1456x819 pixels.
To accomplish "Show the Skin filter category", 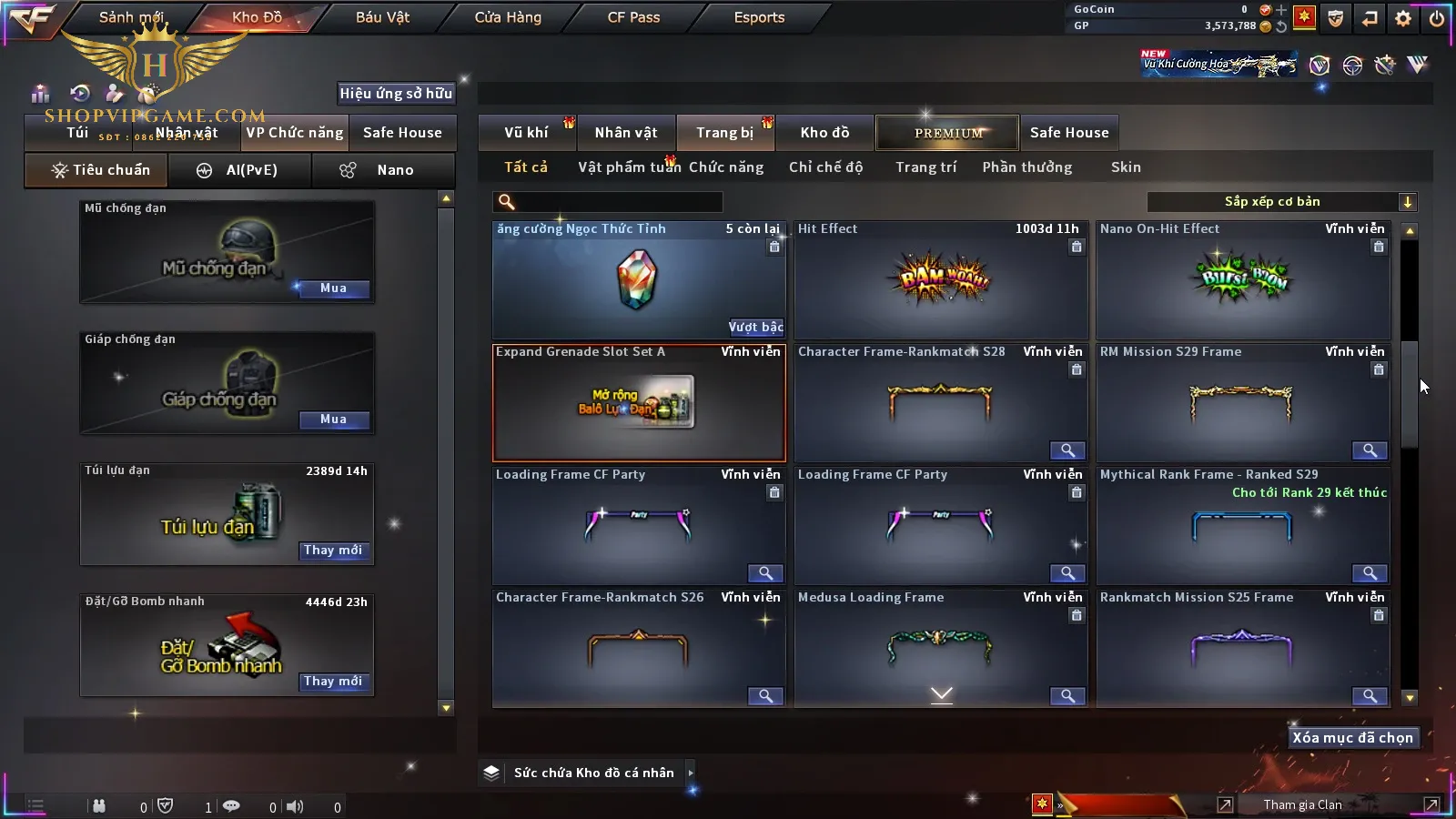I will [x=1126, y=167].
